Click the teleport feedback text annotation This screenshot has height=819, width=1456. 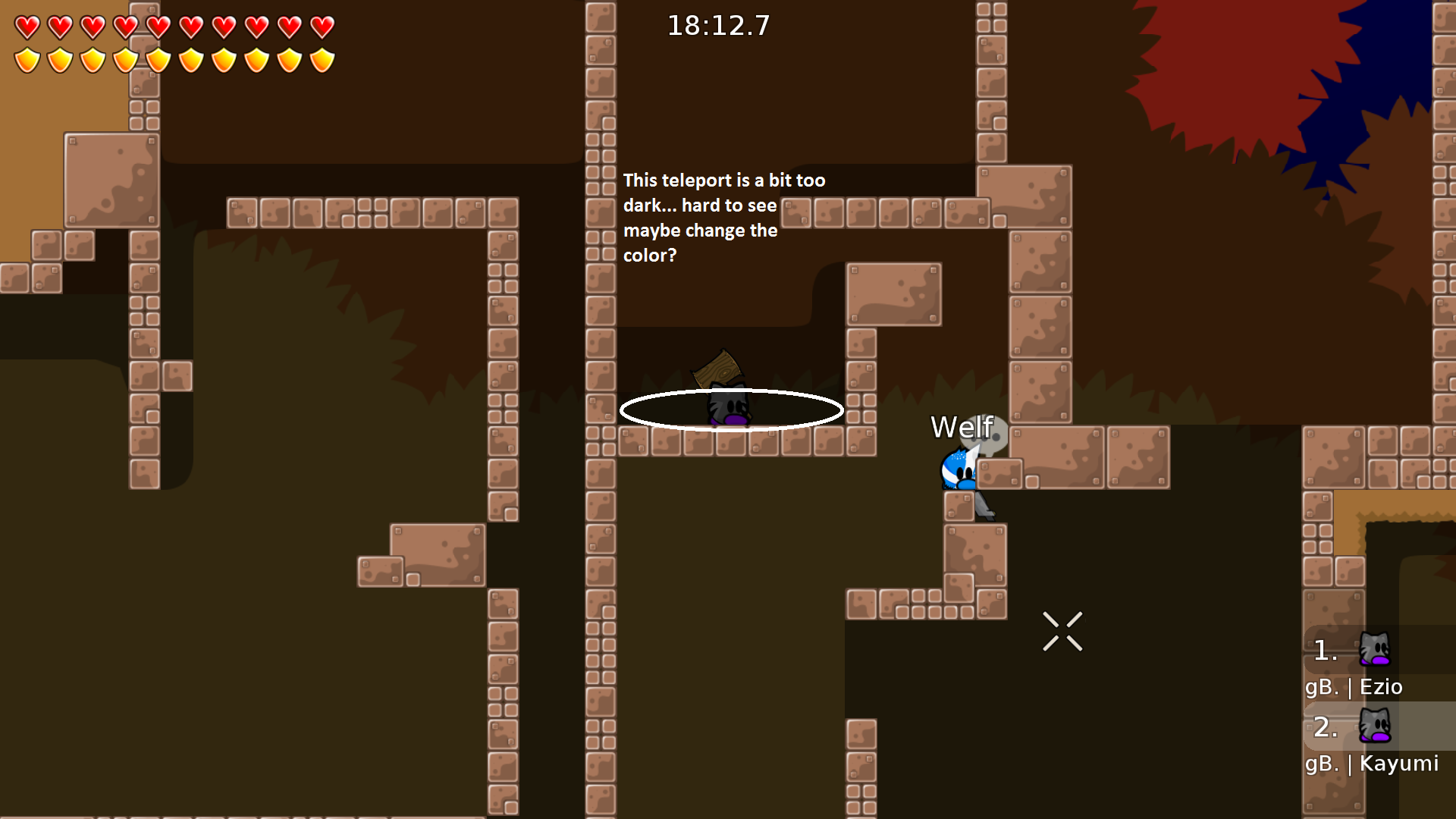725,218
